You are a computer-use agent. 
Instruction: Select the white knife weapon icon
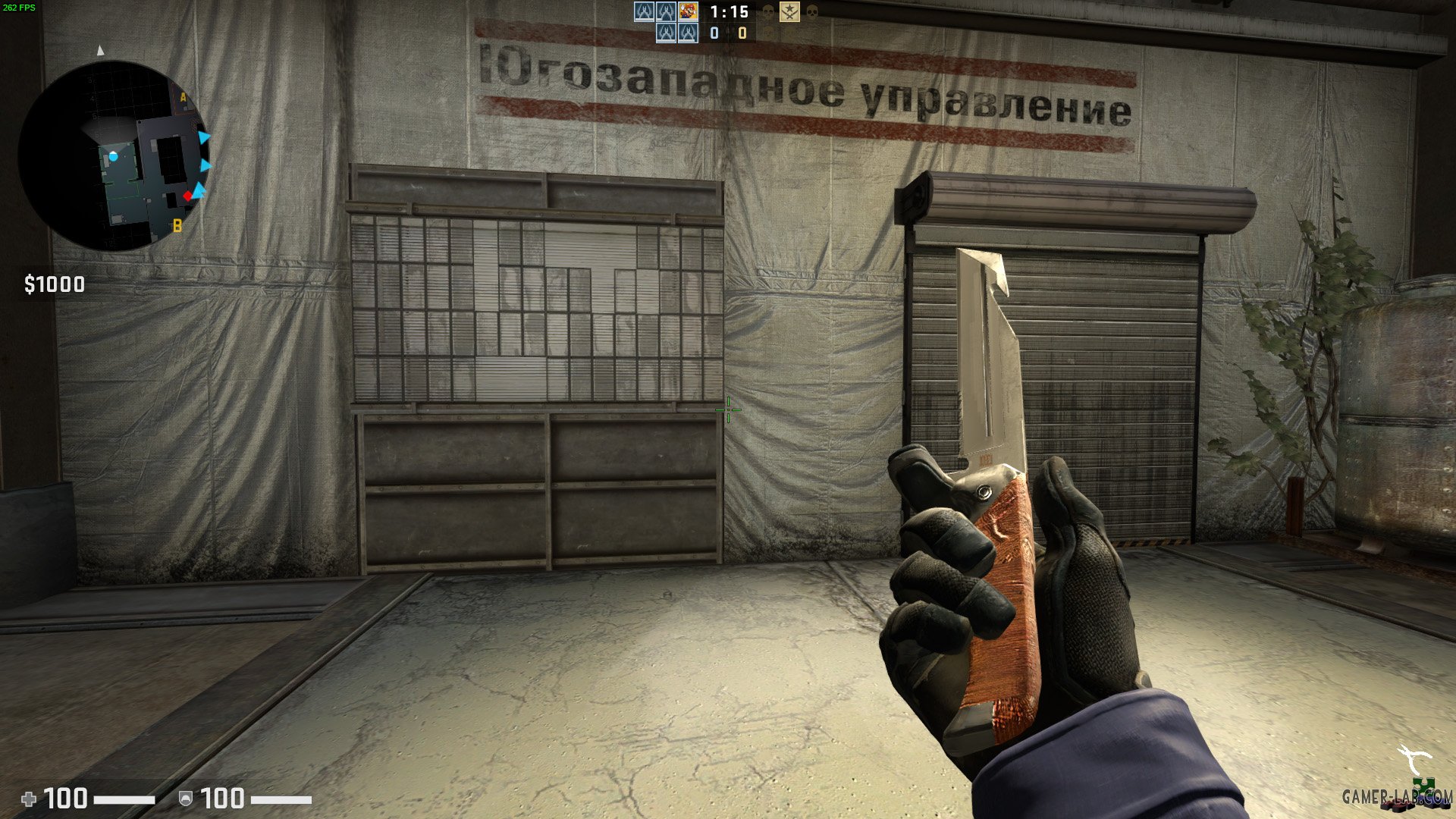(1414, 759)
